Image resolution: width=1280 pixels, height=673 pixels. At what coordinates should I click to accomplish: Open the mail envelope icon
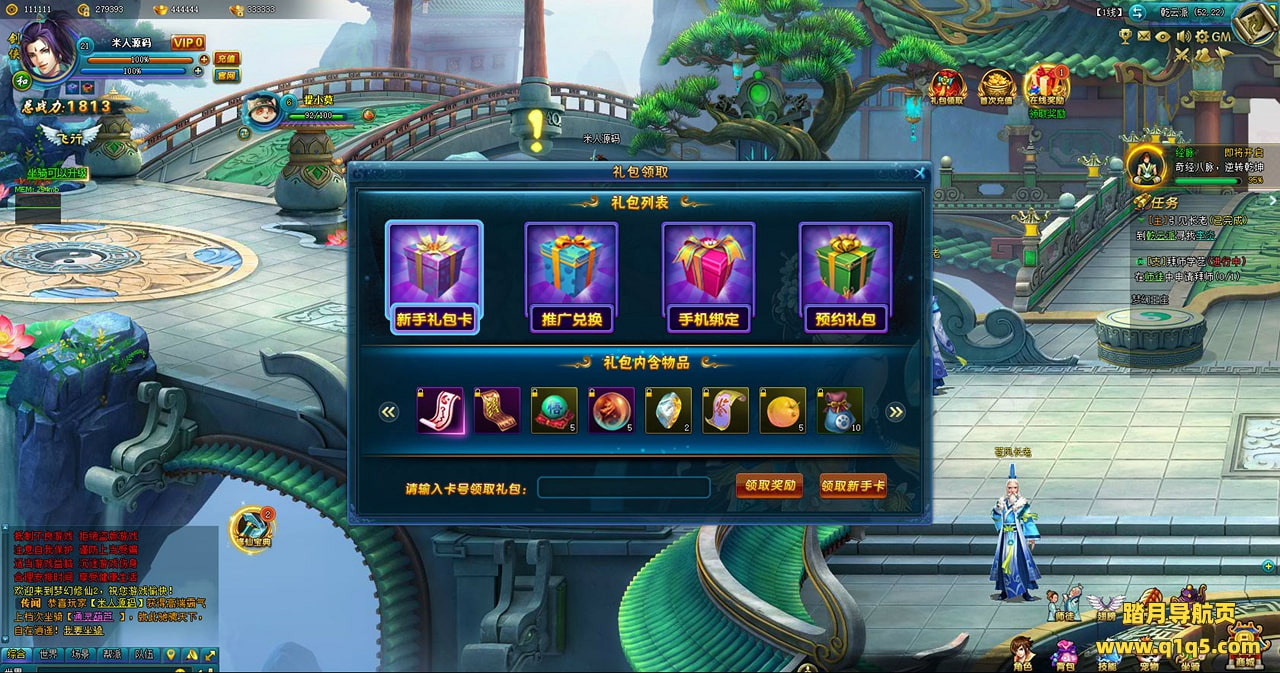(x=1144, y=36)
